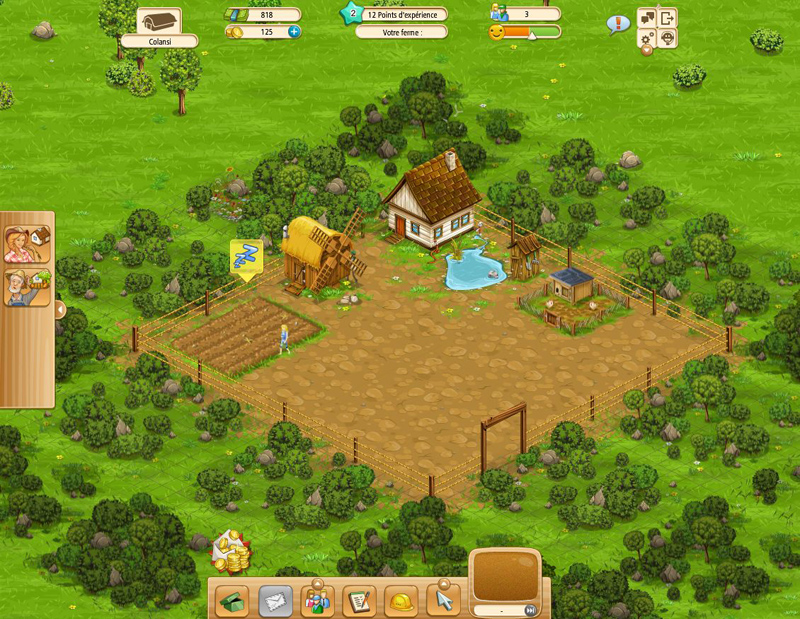Open the friends group button
This screenshot has height=619, width=800.
(x=318, y=600)
